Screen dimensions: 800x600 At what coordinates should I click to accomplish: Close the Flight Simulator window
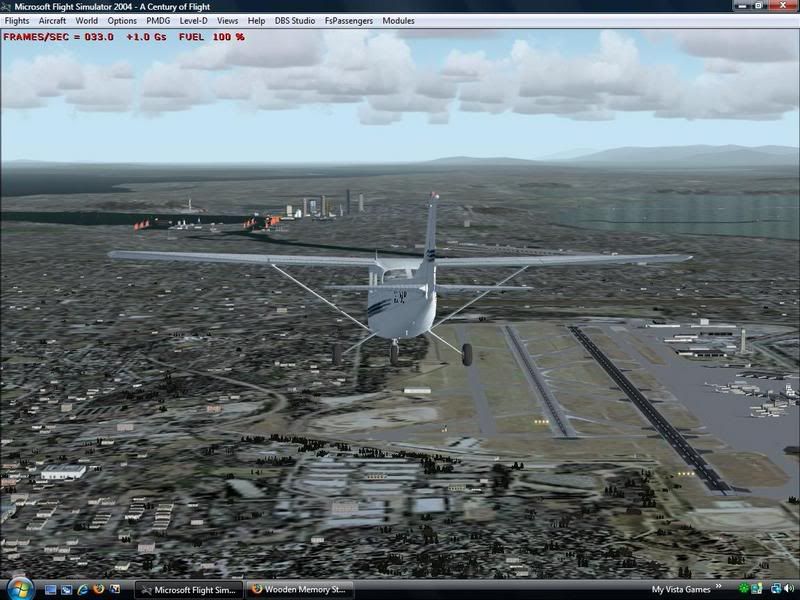point(784,6)
